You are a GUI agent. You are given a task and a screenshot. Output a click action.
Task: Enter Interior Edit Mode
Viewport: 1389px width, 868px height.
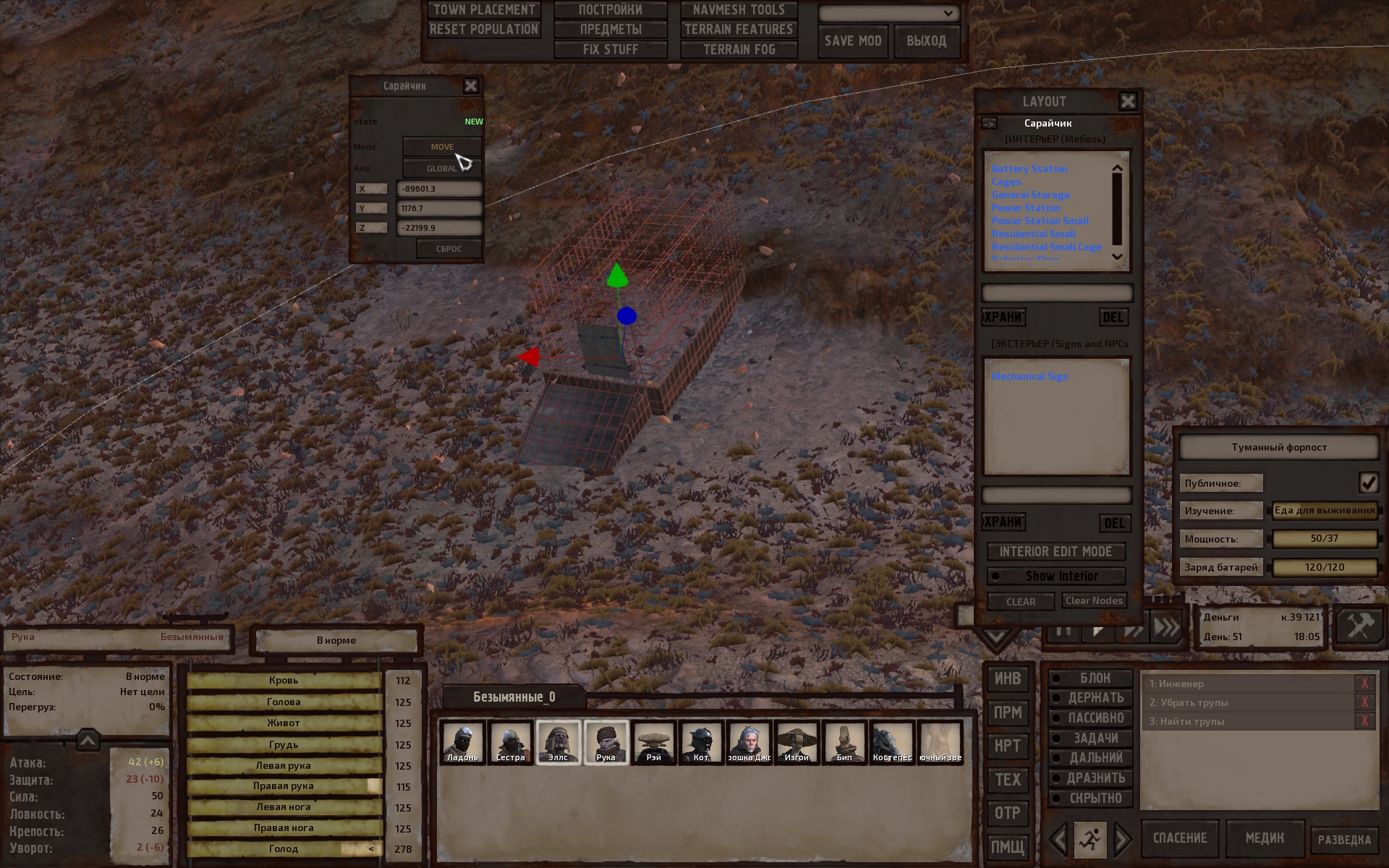pos(1055,552)
